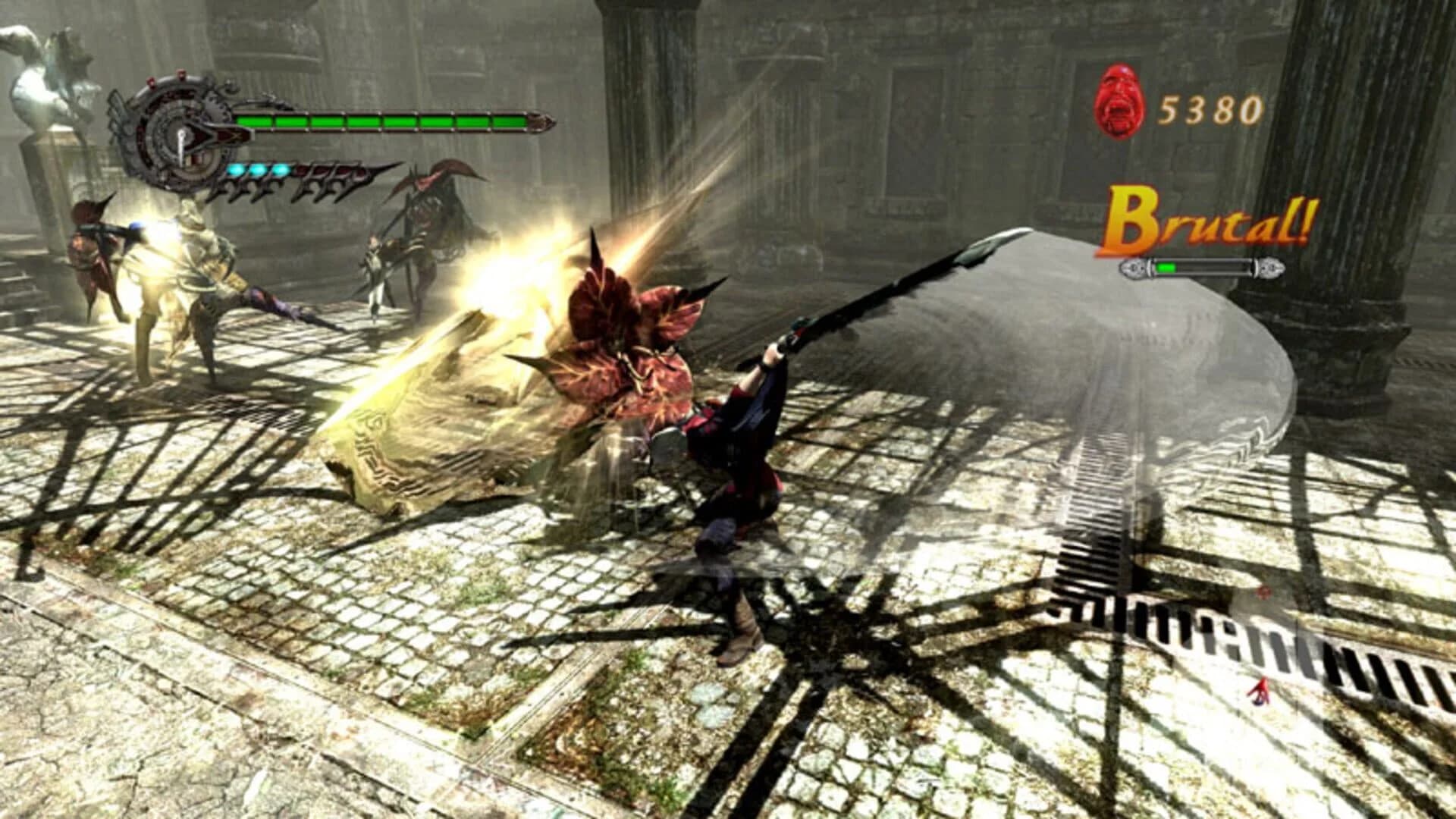
Task: Toggle the third cyan Devil Trigger segment
Action: pos(279,171)
